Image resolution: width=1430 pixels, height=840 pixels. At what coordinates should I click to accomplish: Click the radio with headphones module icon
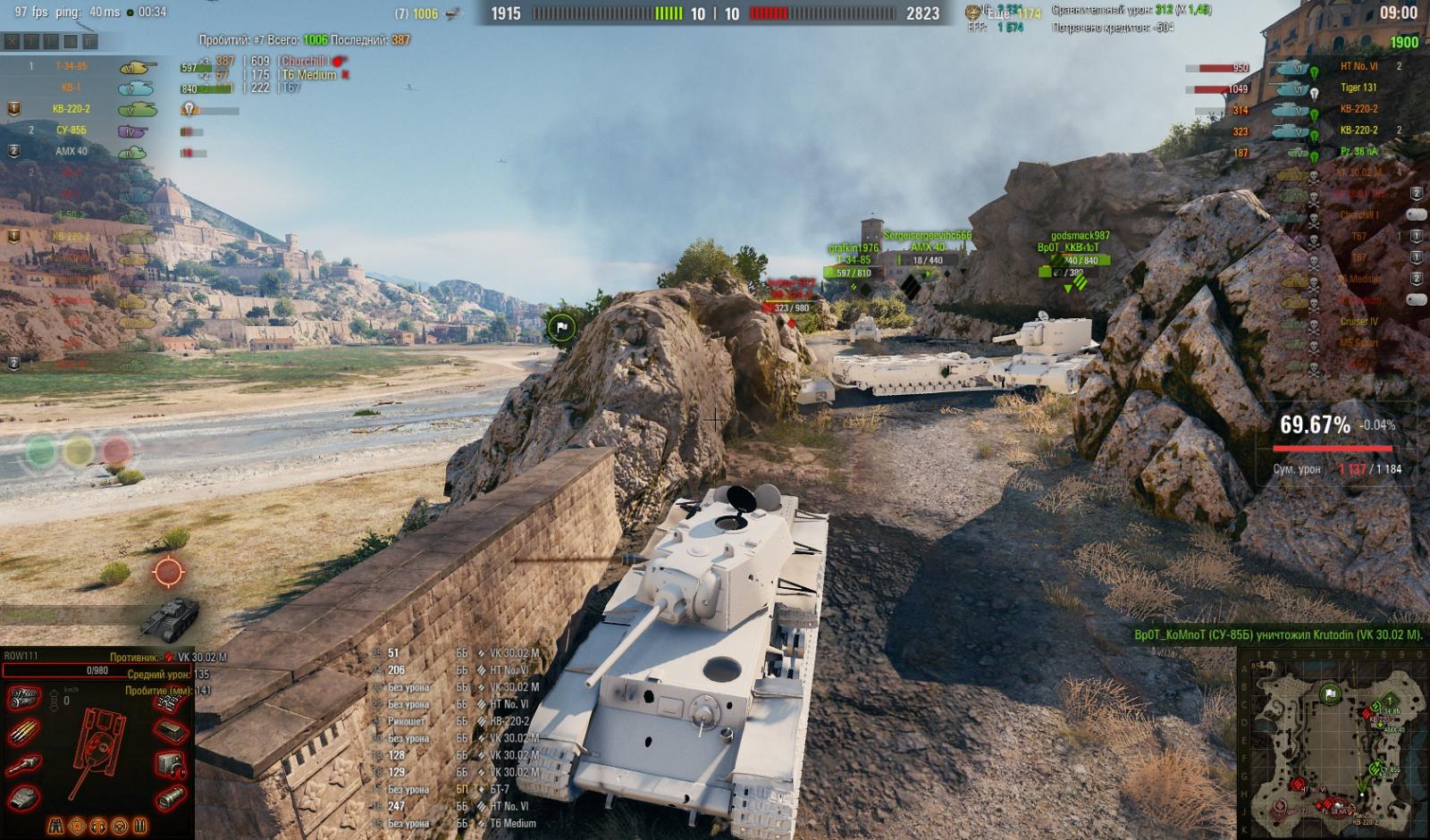click(x=170, y=765)
